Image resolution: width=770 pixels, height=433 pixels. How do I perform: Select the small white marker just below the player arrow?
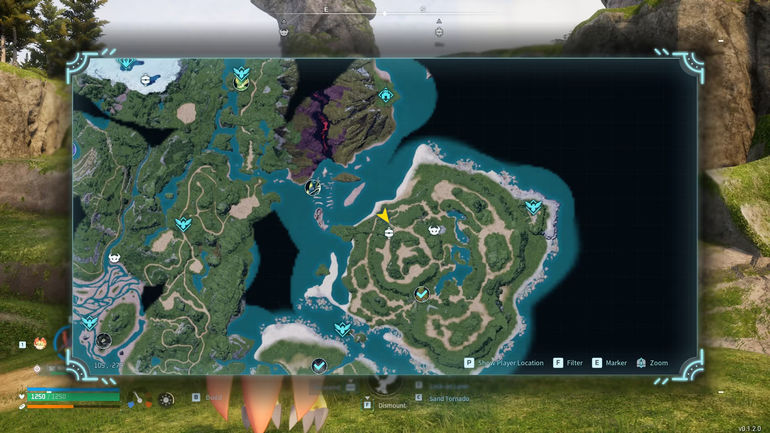tap(389, 232)
